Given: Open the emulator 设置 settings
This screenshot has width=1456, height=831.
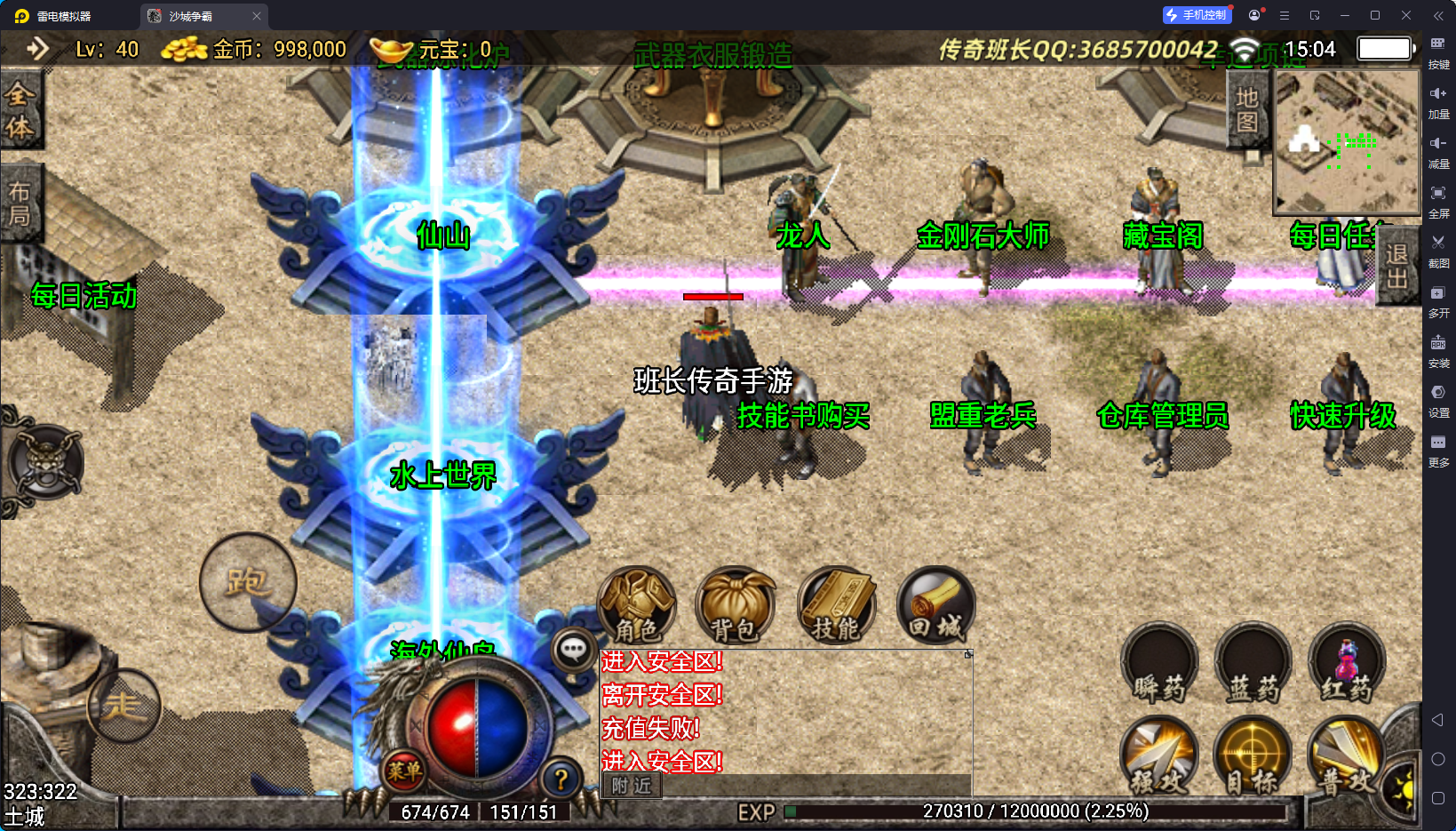Looking at the screenshot, I should tap(1438, 398).
